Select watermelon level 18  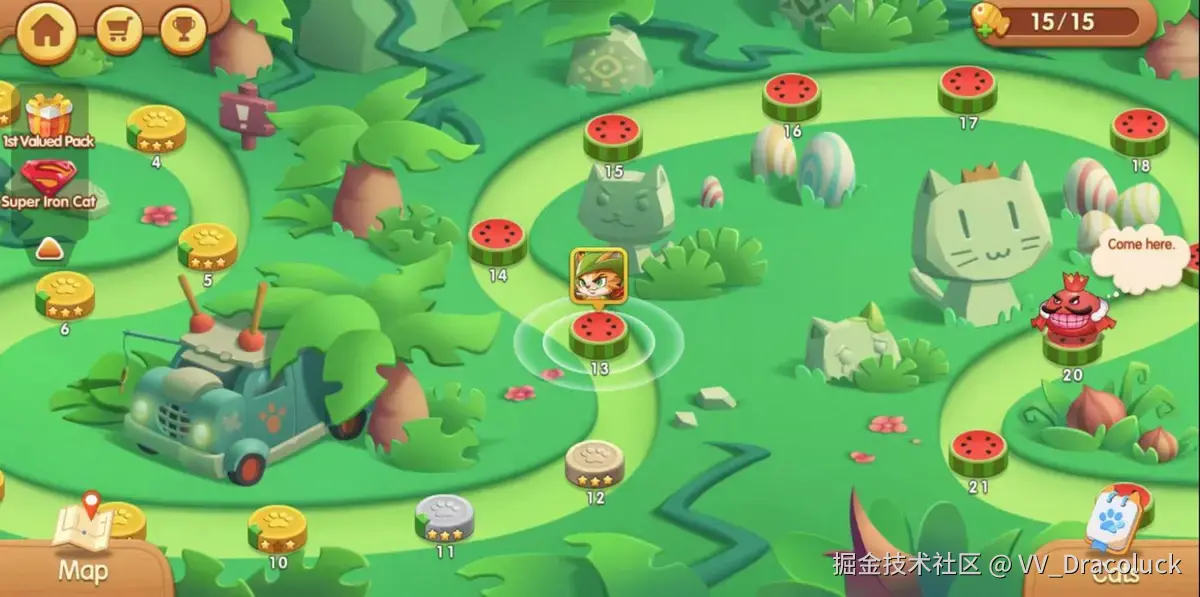[1139, 131]
